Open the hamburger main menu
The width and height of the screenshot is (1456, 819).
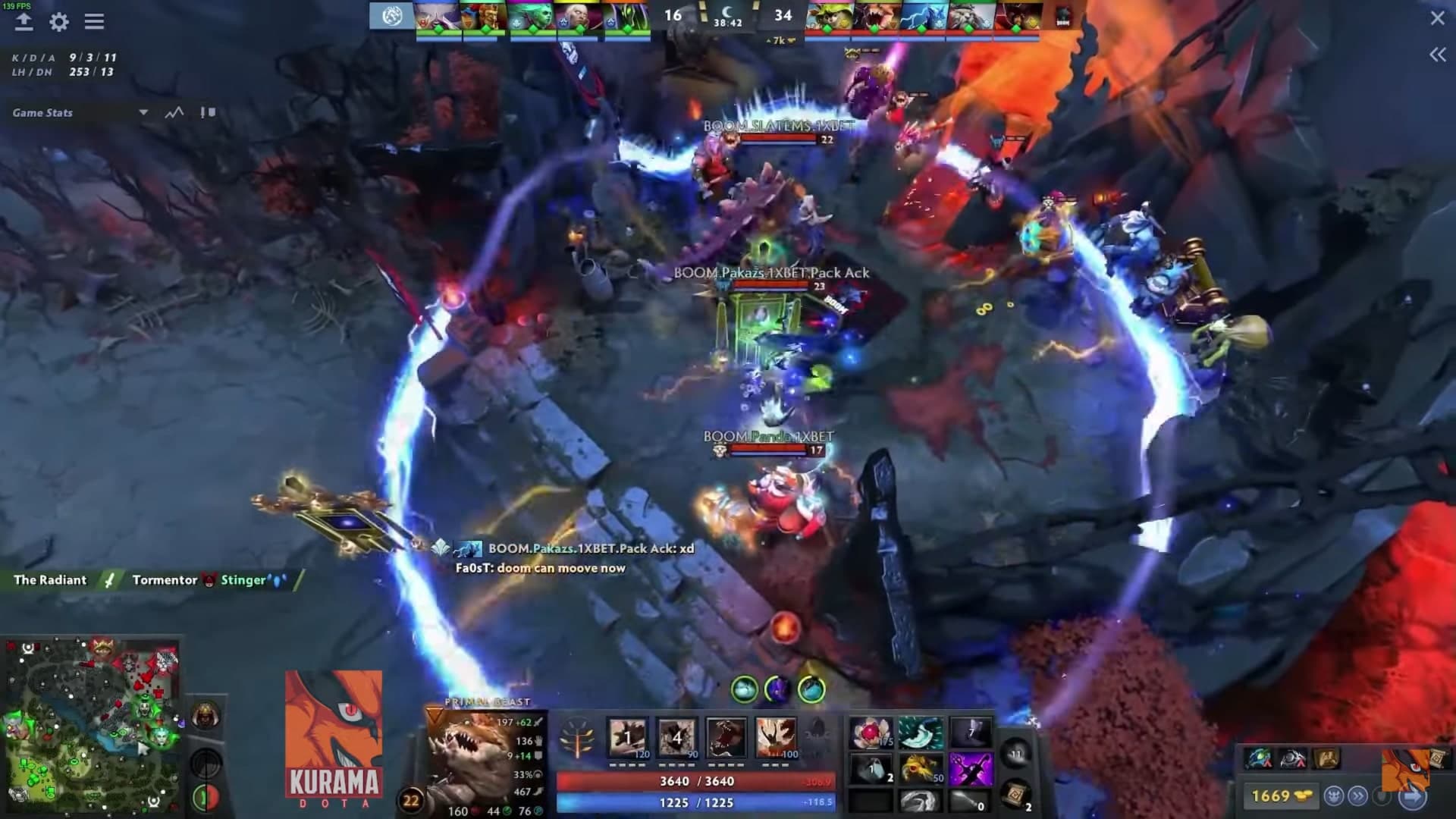coord(94,22)
